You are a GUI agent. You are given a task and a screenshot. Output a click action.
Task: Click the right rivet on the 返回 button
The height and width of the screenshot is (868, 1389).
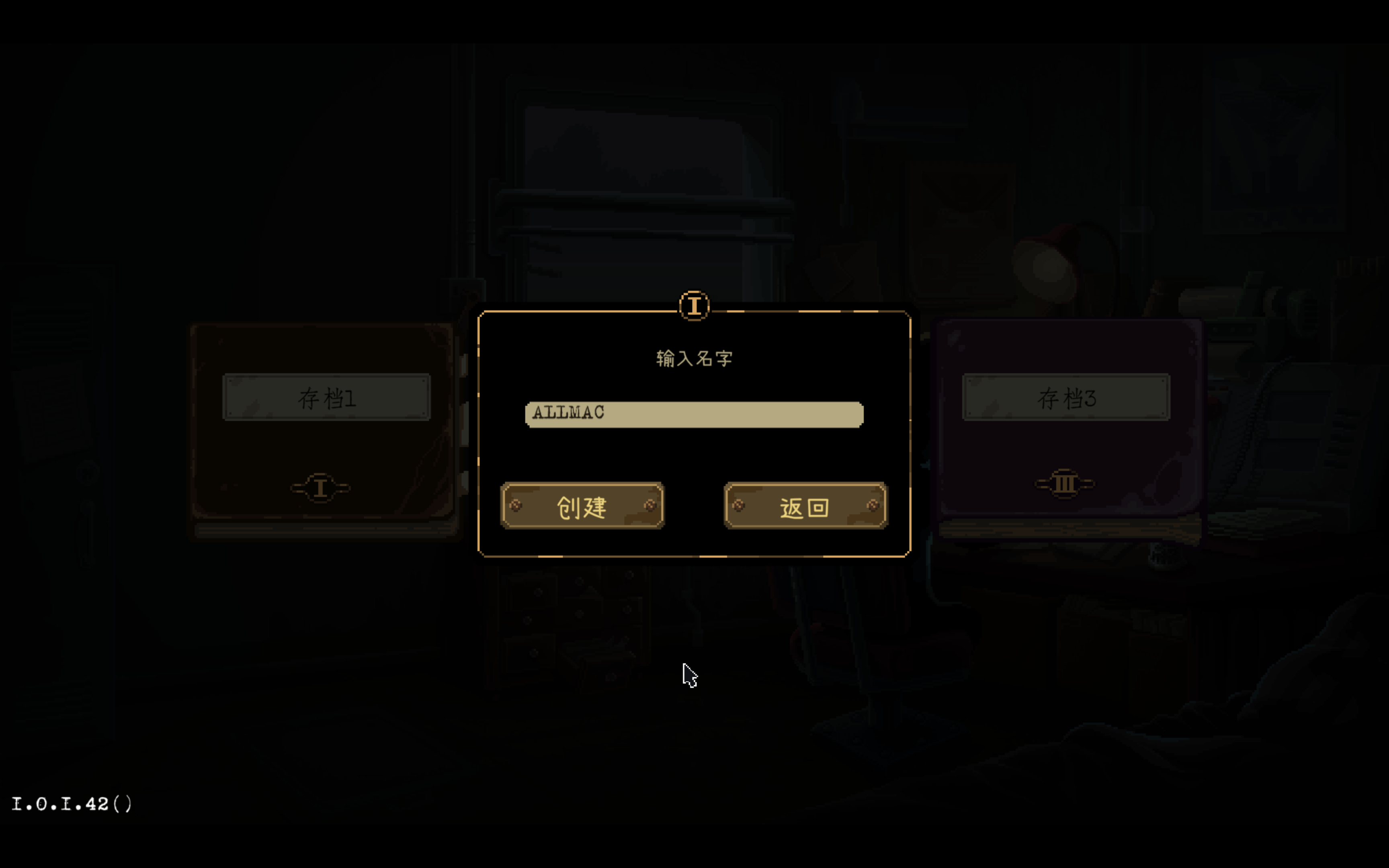(873, 506)
